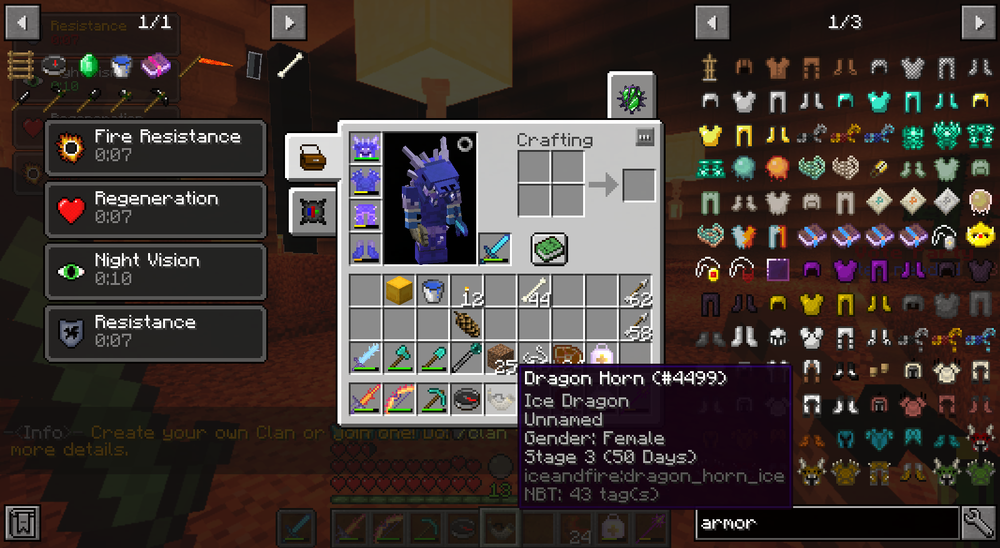Select the pink enchanted book bookmark
This screenshot has width=1000, height=548.
pos(155,66)
